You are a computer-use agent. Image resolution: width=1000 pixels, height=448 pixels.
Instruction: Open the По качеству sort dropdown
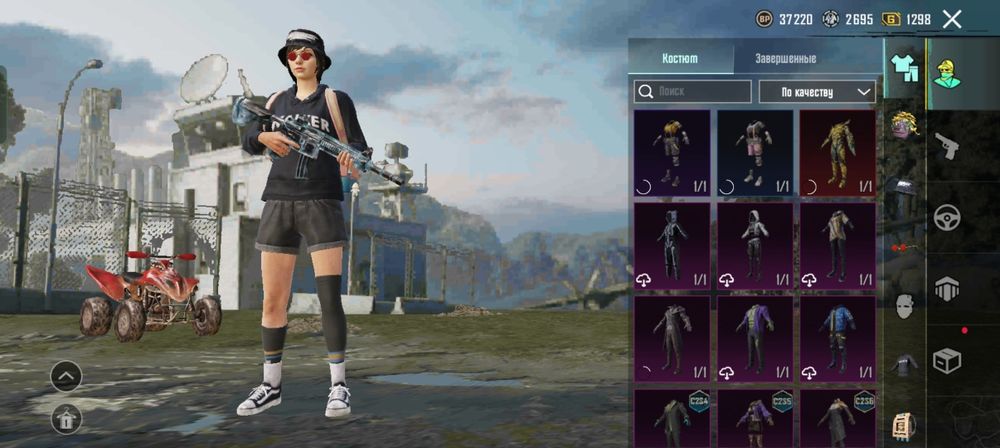coord(817,92)
